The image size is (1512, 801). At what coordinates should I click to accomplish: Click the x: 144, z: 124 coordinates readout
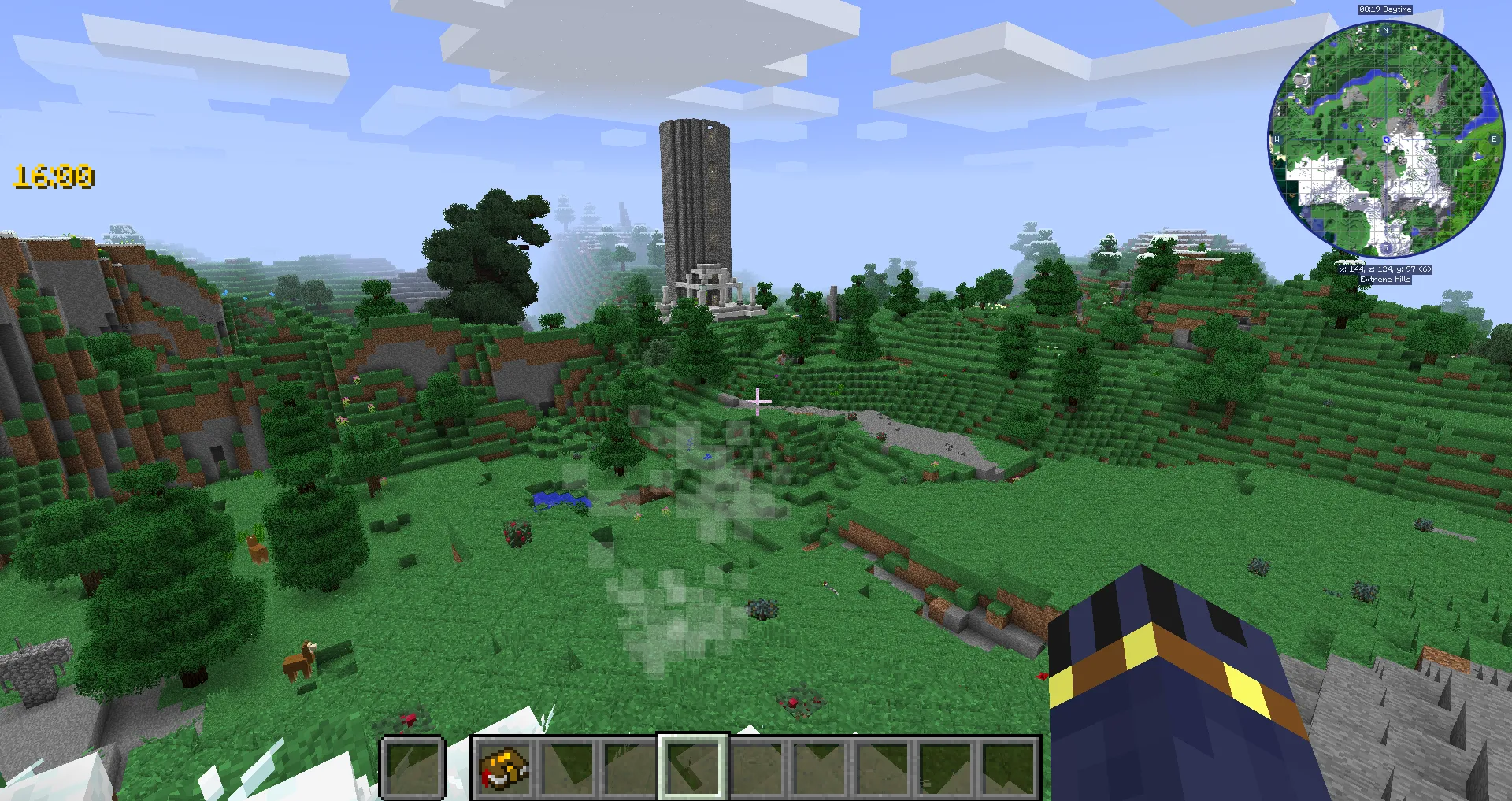1384,269
